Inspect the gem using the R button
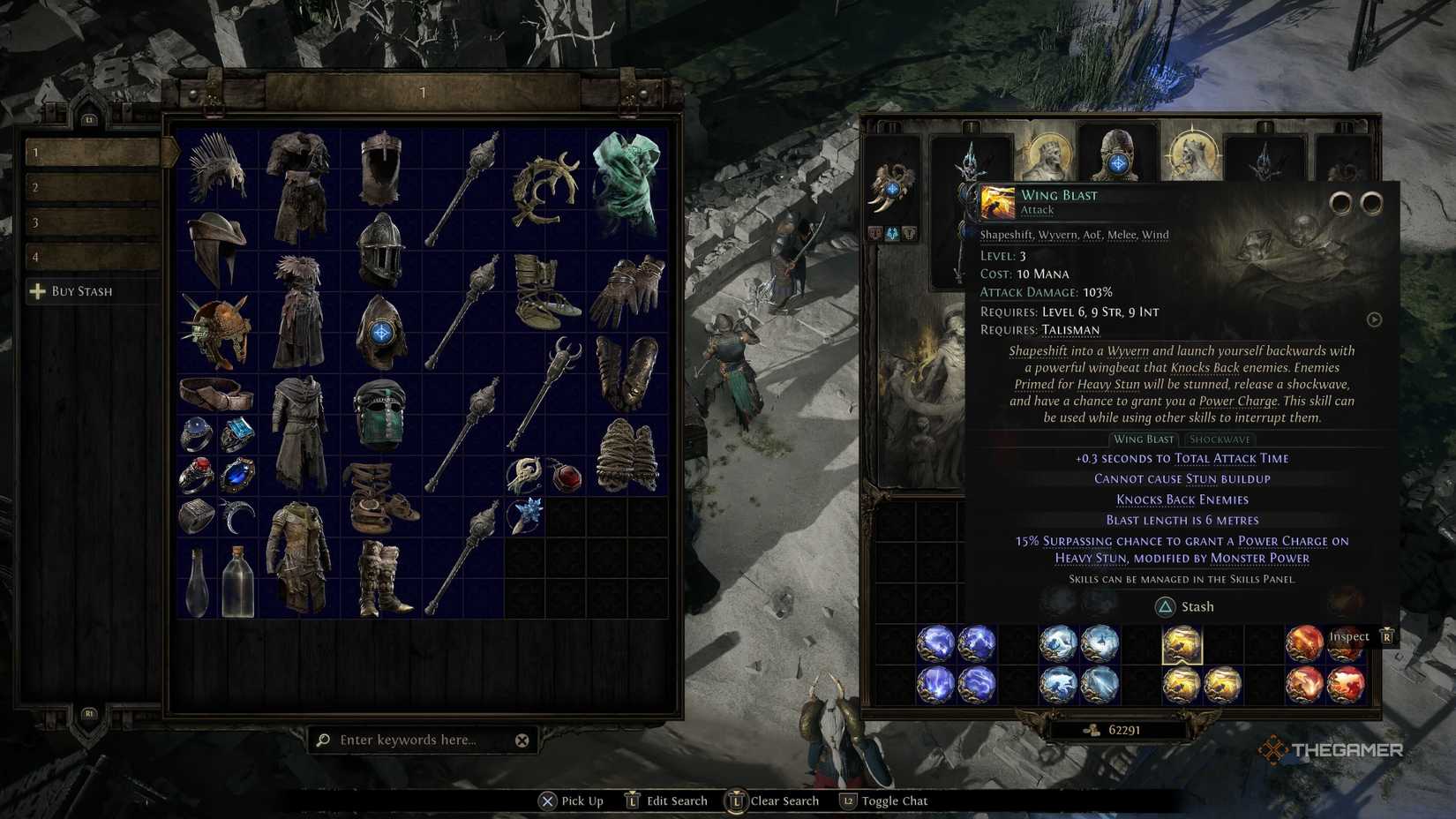 tap(1386, 635)
